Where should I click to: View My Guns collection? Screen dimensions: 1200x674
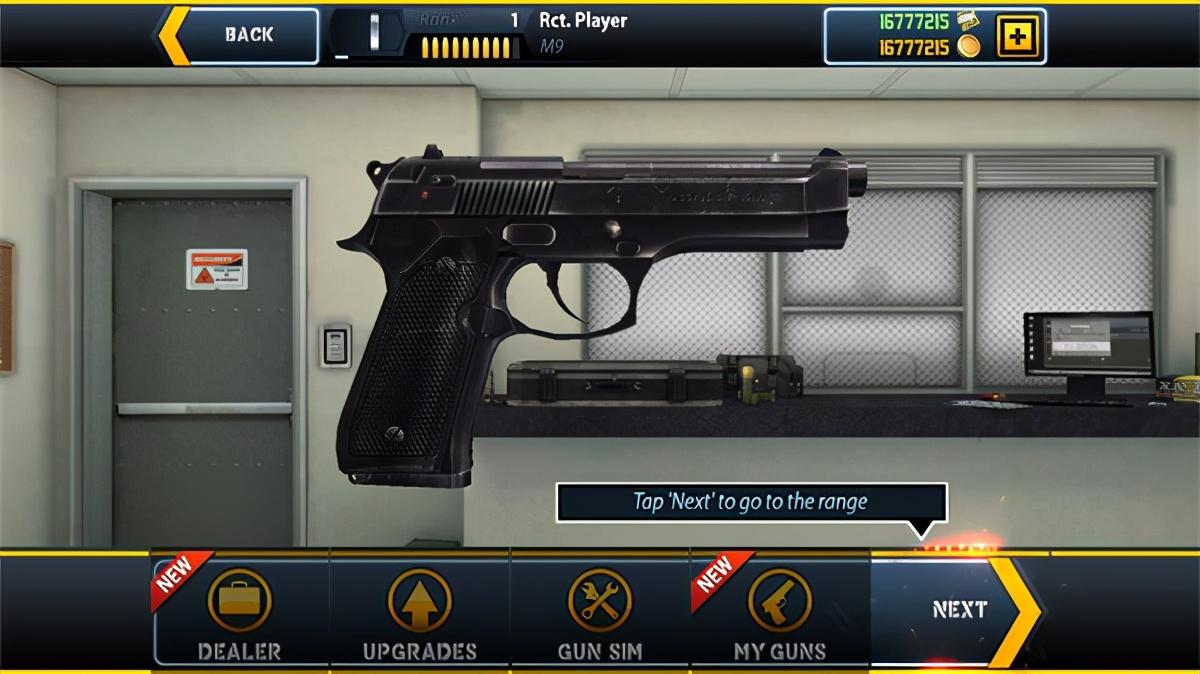coord(780,610)
